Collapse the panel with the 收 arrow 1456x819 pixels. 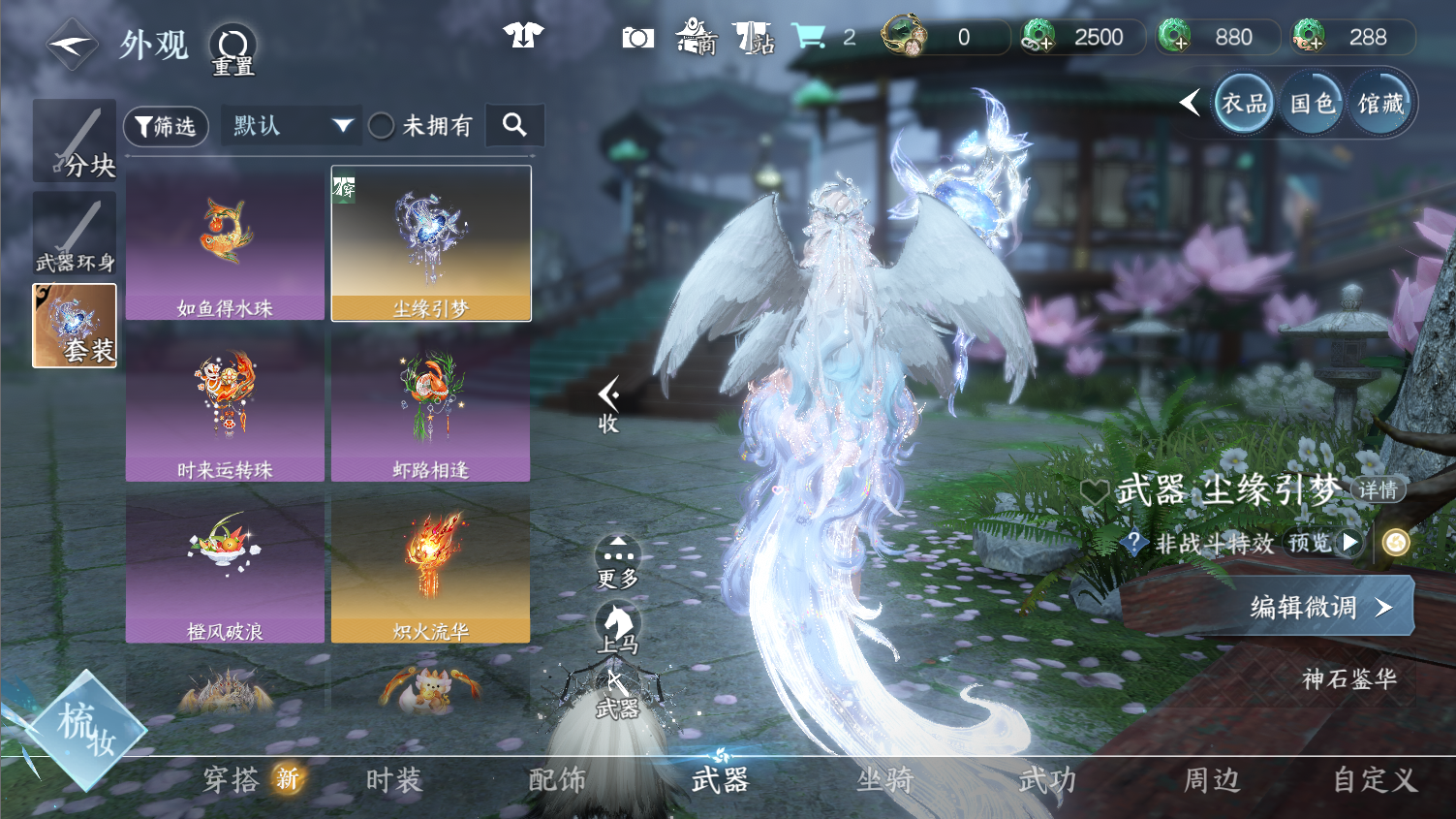click(608, 403)
